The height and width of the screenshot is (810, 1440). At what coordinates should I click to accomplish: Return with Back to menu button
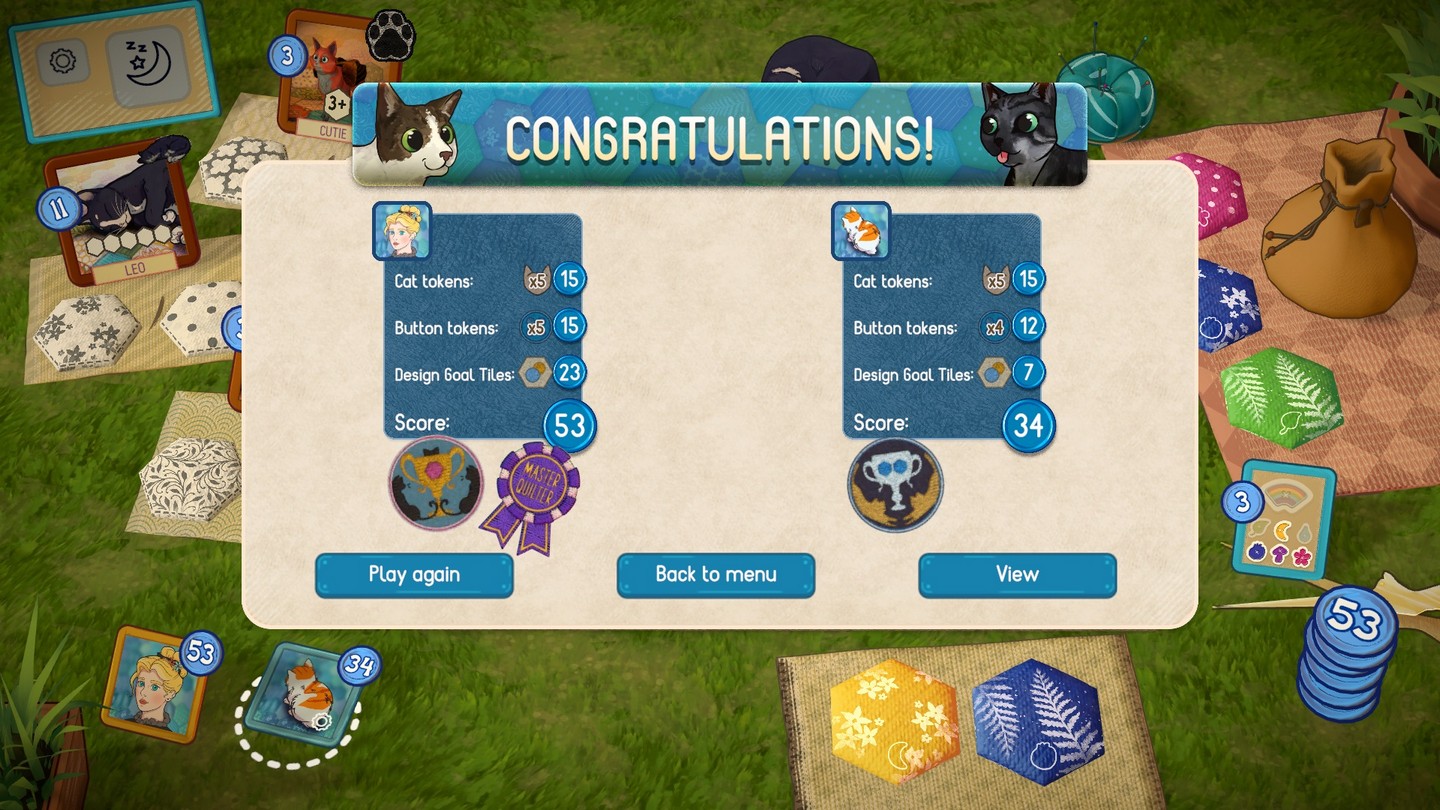716,575
